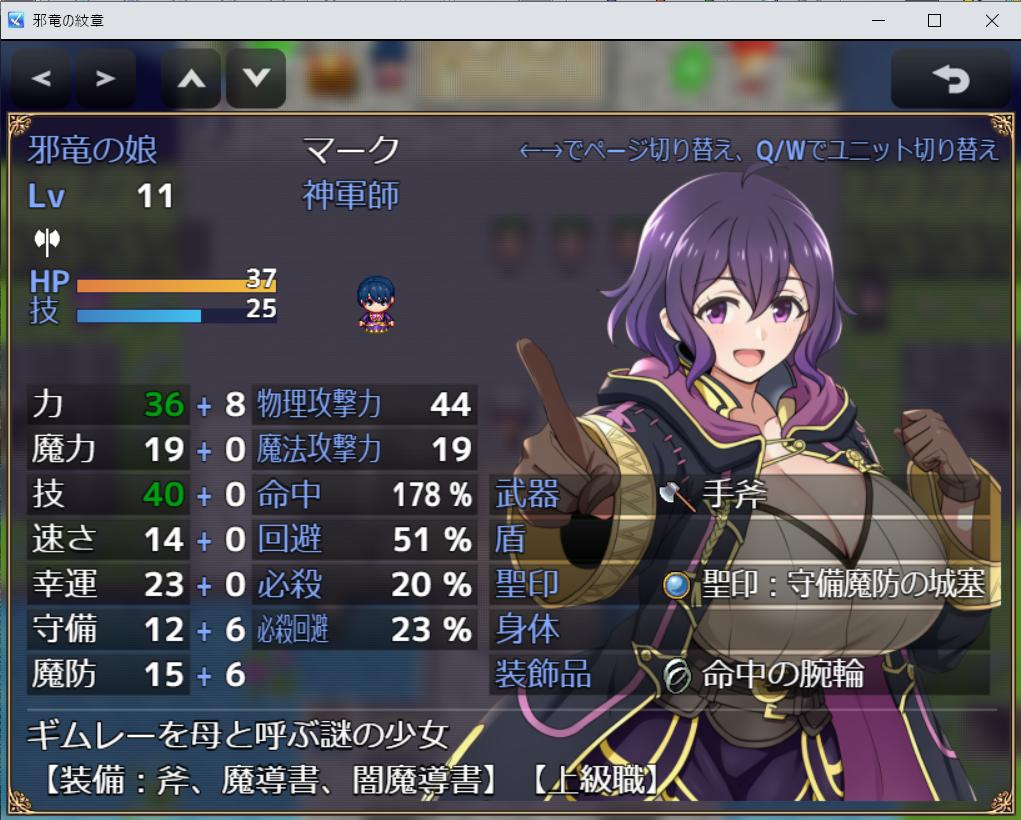Switch to previous unit with up arrow

191,79
